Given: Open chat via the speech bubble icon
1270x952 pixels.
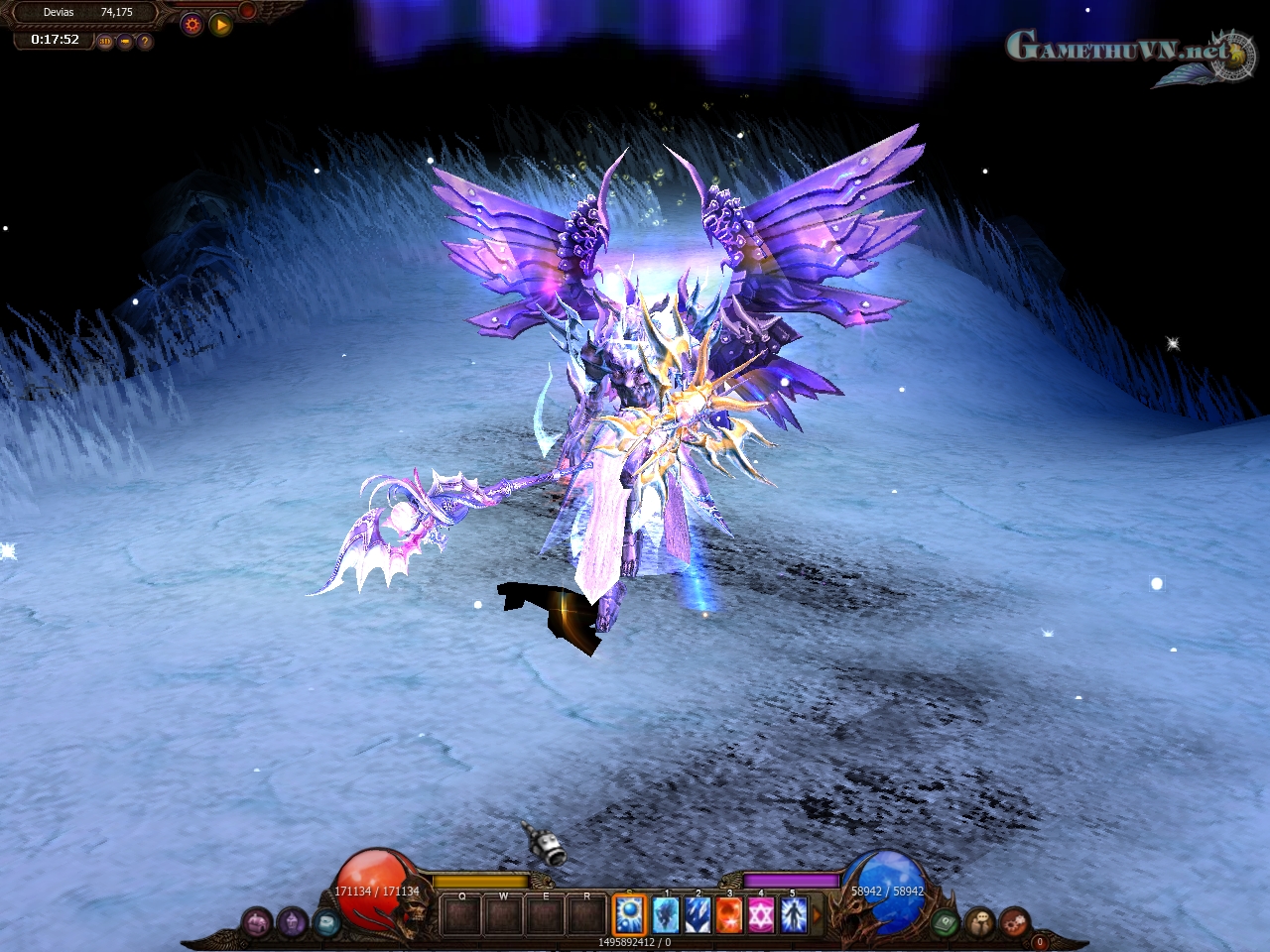Looking at the screenshot, I should (x=980, y=922).
